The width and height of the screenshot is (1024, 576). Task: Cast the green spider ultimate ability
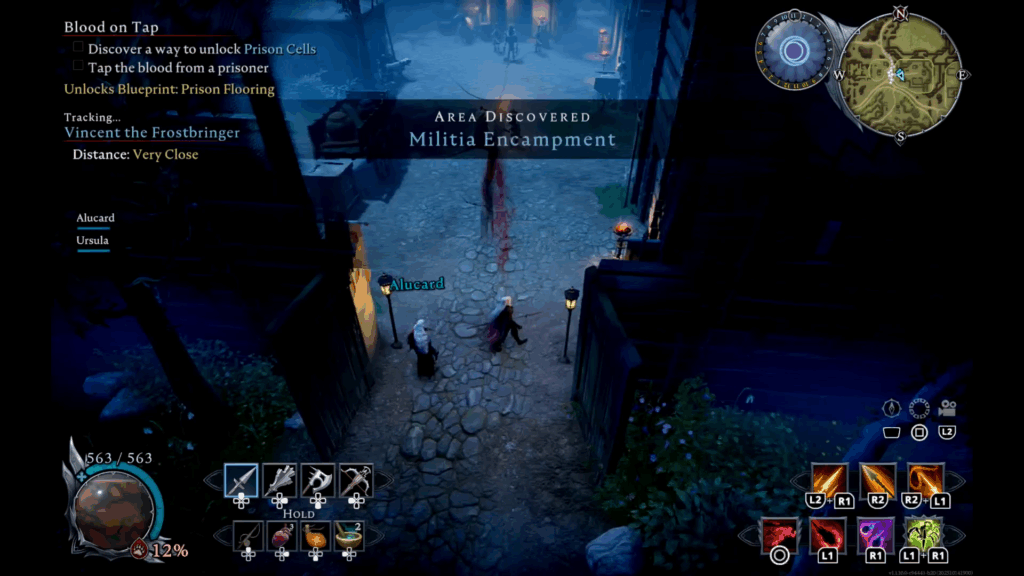923,535
